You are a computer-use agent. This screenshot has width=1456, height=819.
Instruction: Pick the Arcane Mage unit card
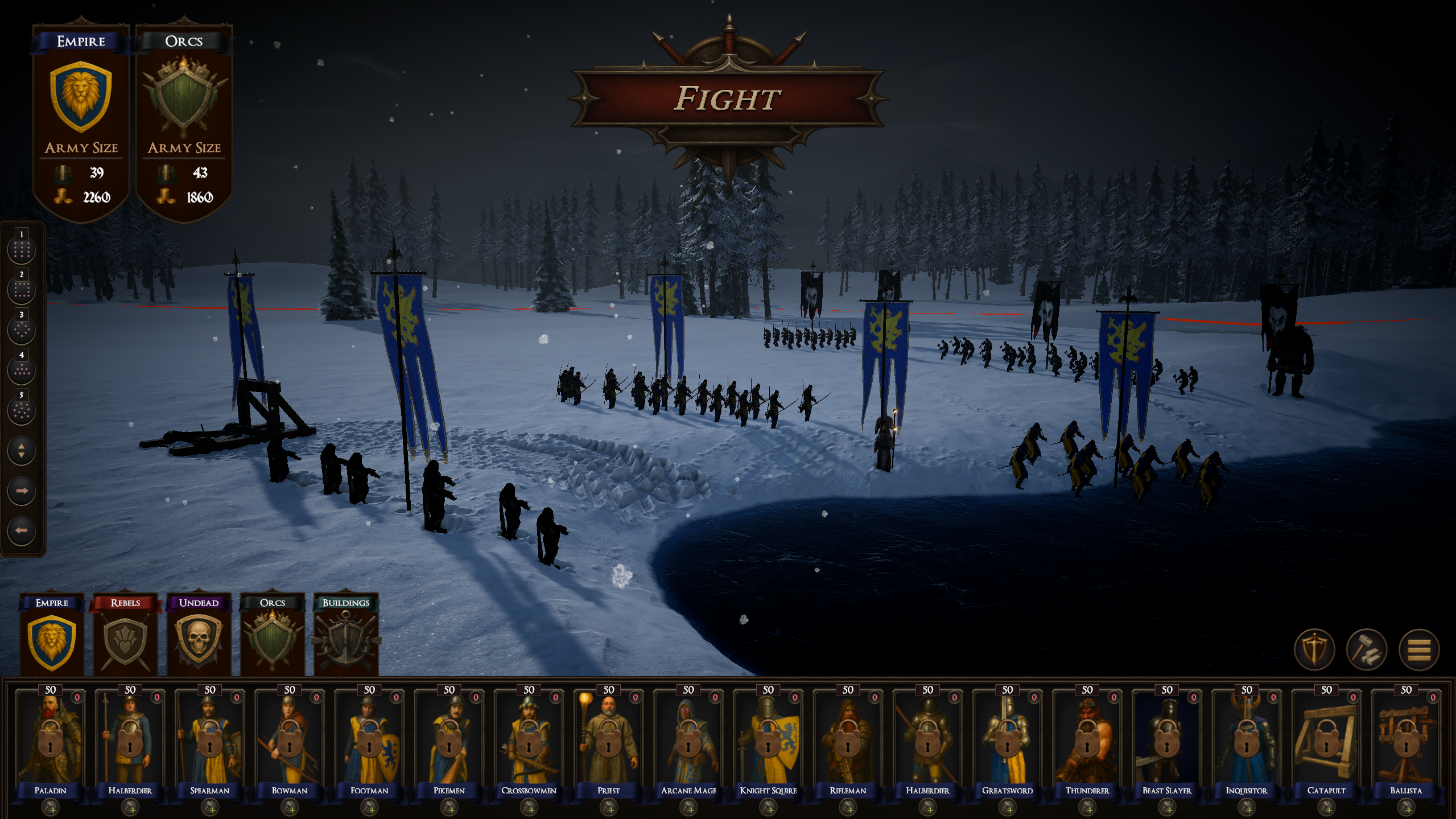(x=688, y=740)
